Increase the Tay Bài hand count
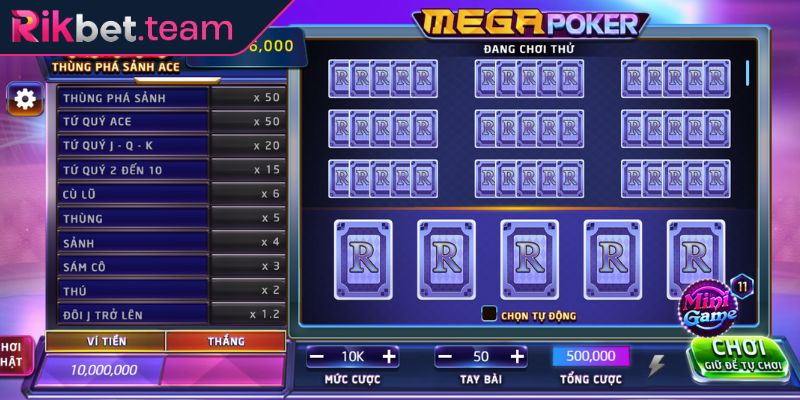 (x=517, y=356)
